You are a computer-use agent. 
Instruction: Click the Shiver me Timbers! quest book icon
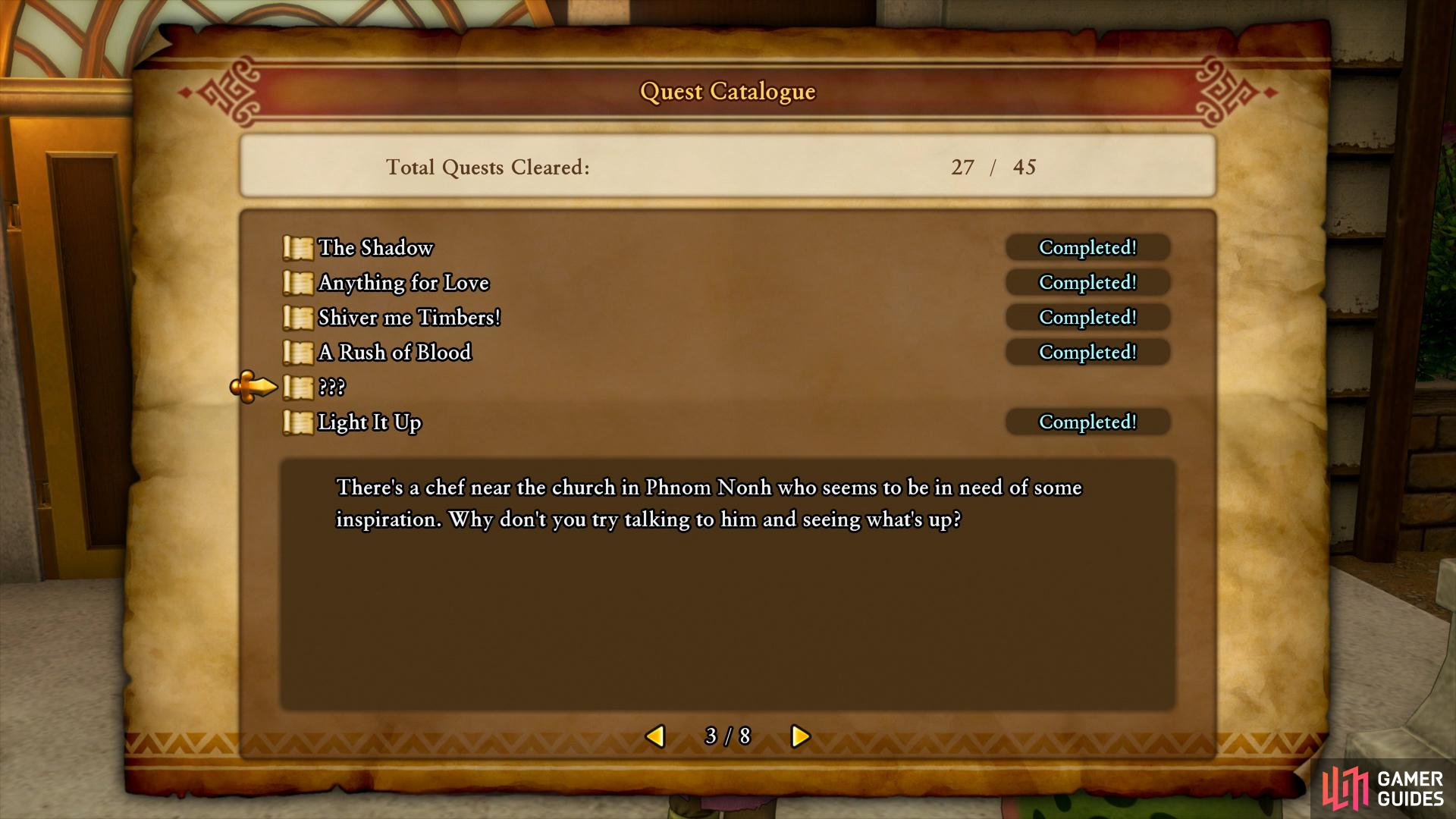click(297, 317)
